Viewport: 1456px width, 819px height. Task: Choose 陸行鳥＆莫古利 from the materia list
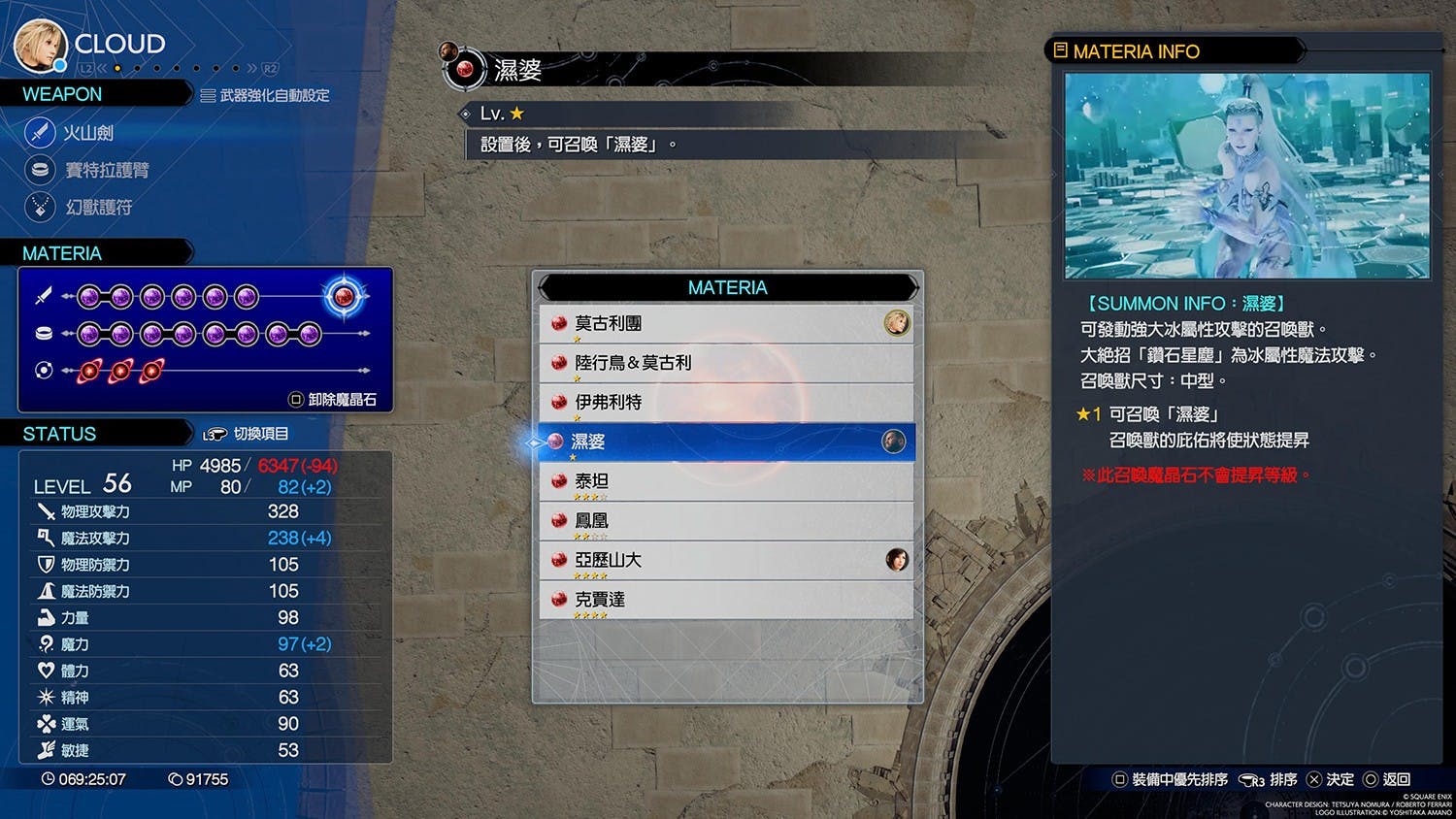pos(726,363)
